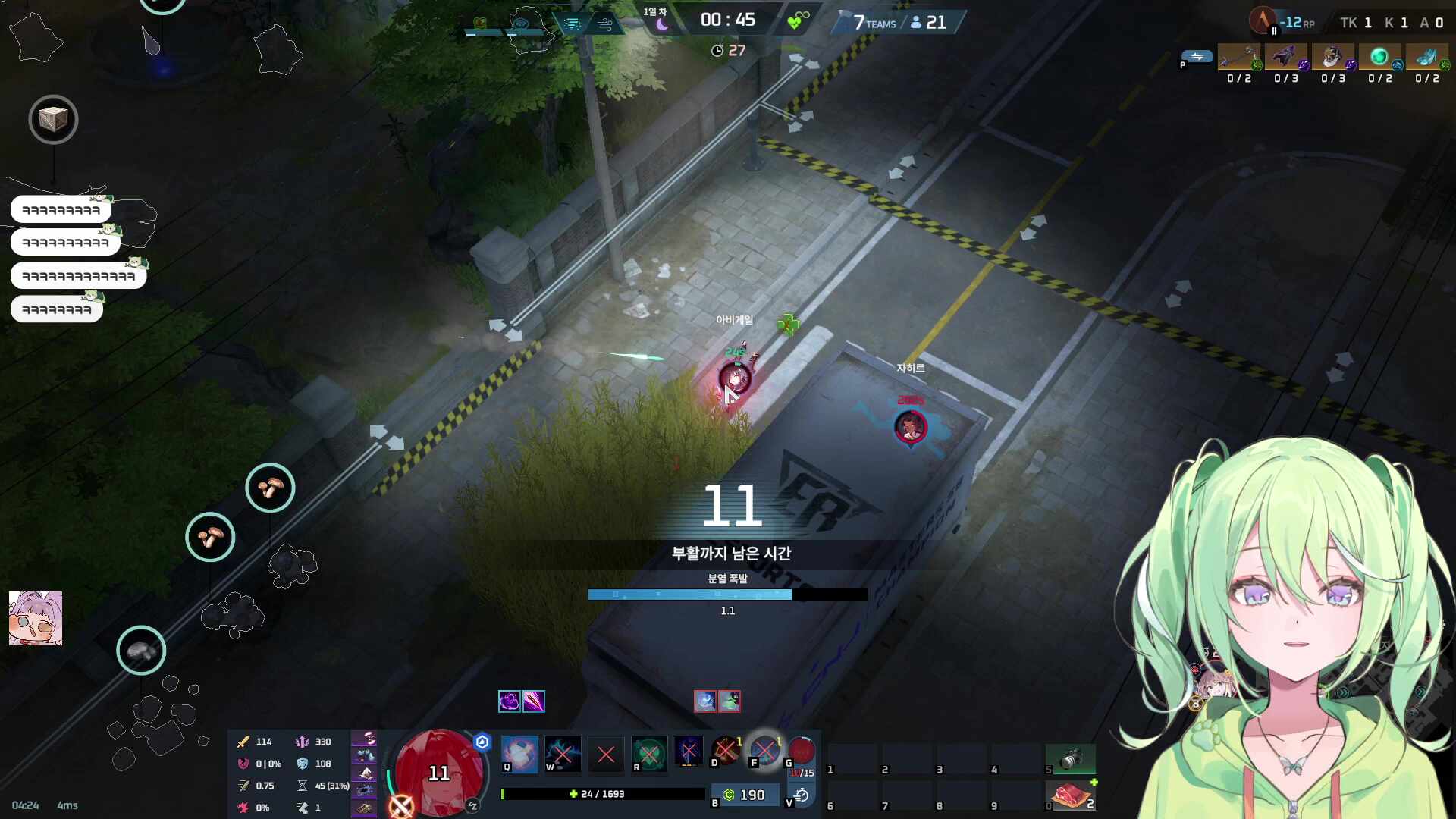Open the blue hexagon badge on portrait

tap(482, 742)
